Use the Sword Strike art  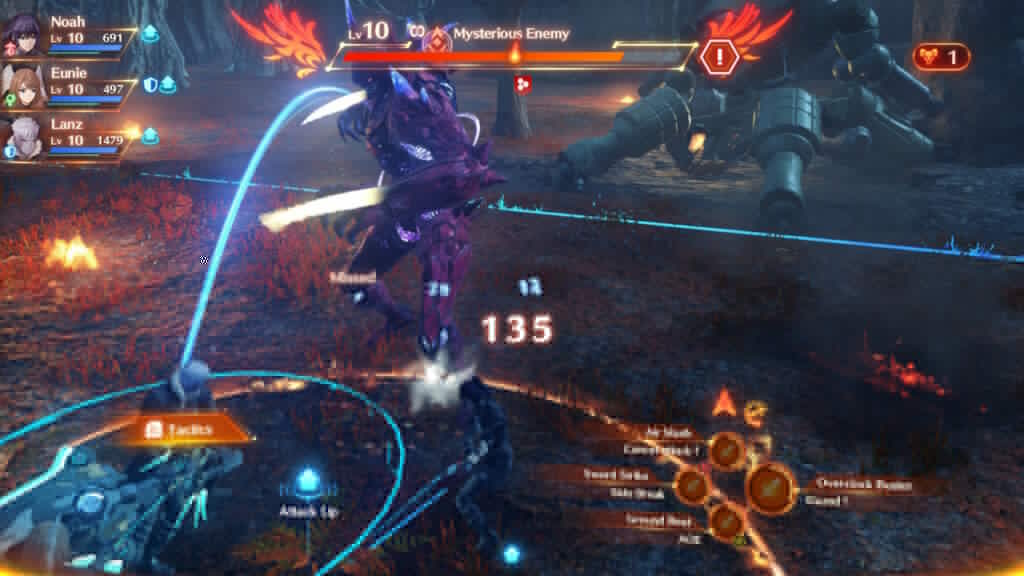click(x=691, y=485)
